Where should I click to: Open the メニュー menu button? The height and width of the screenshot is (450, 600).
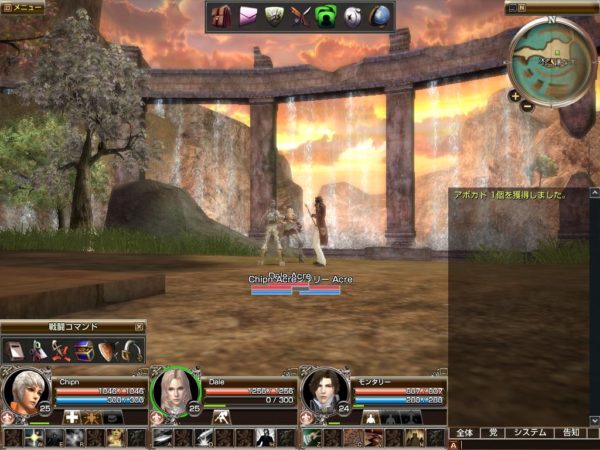22,7
